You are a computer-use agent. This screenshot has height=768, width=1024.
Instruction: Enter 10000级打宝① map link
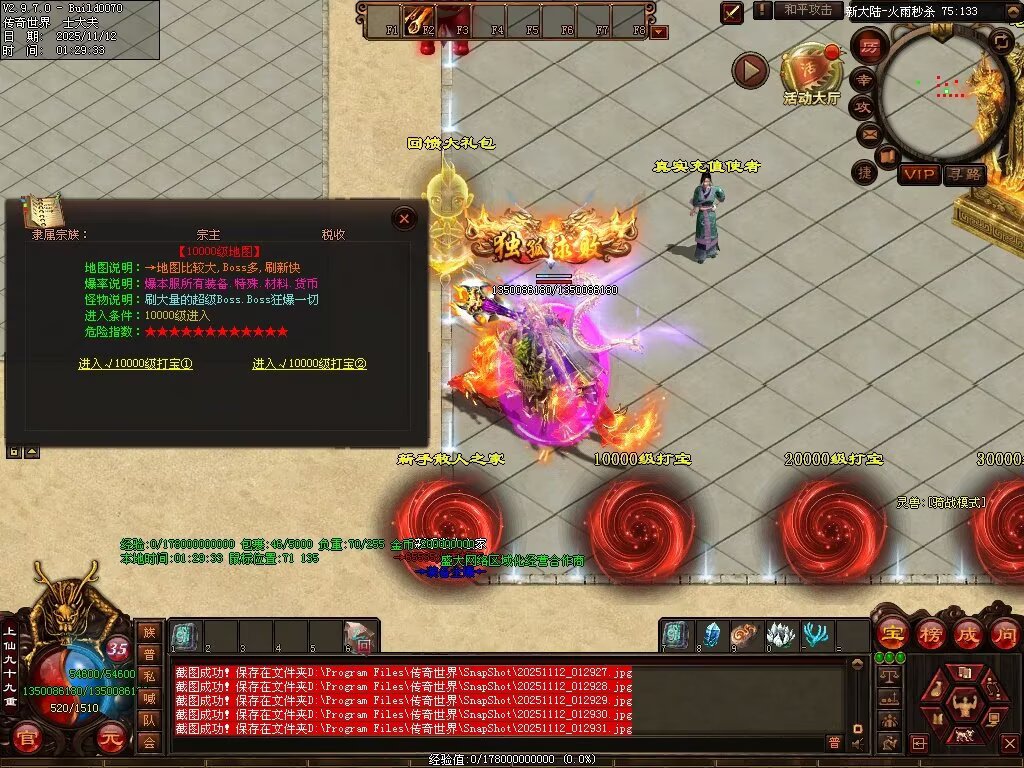[135, 364]
